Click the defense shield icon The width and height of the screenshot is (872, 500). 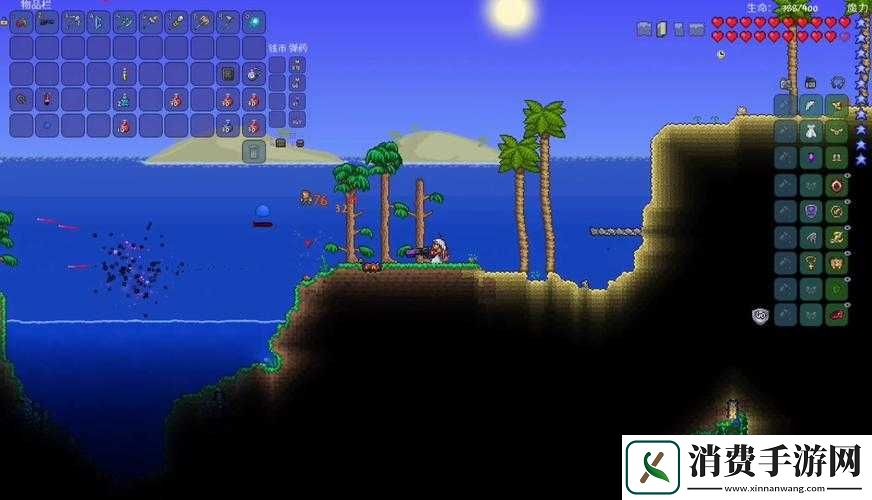[x=760, y=315]
